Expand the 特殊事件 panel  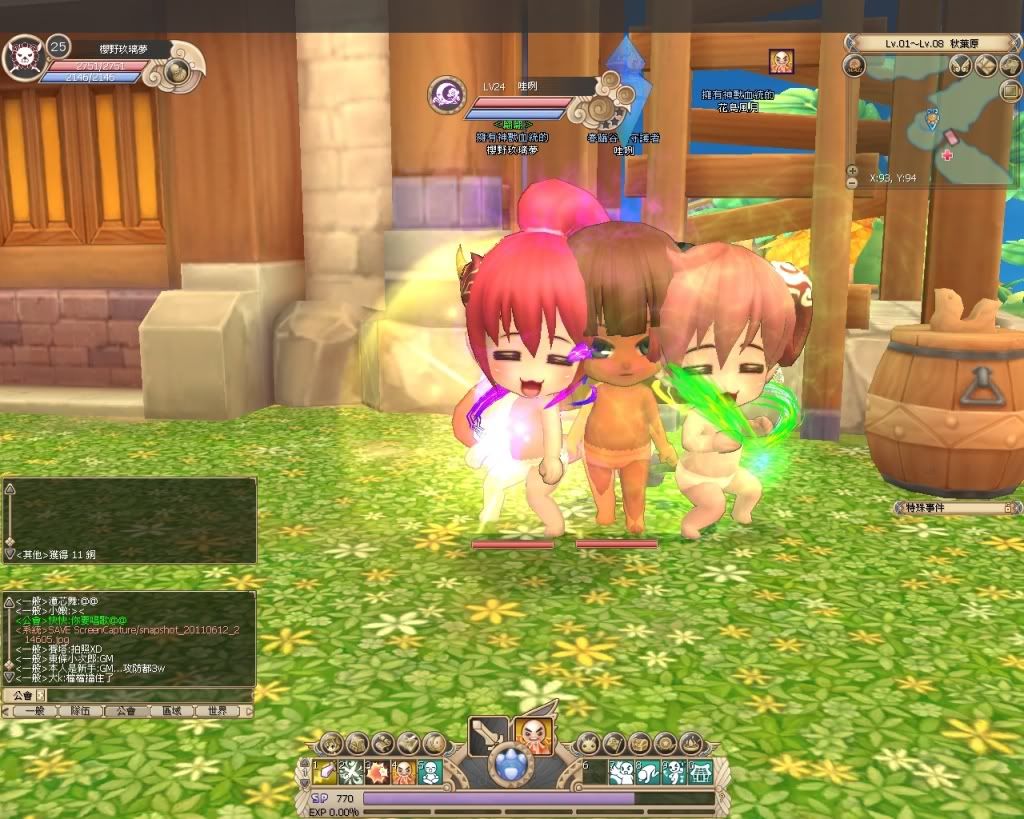tap(1008, 509)
